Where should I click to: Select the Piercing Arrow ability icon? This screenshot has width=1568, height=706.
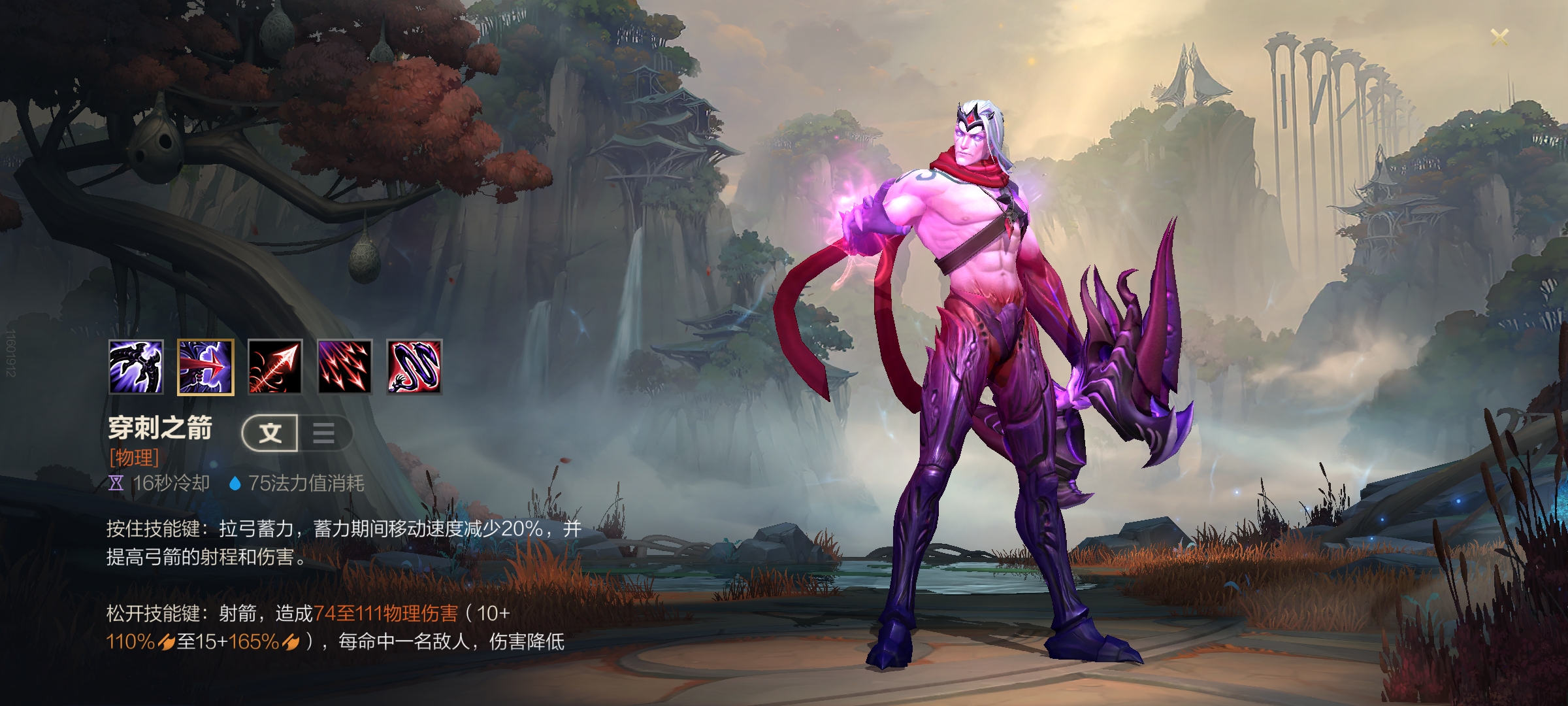tap(205, 367)
